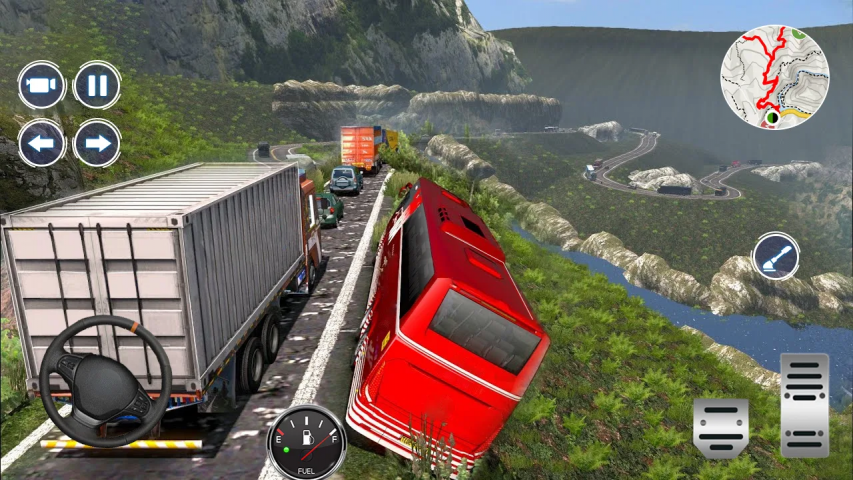
Task: Click the steering wheel control
Action: [105, 381]
